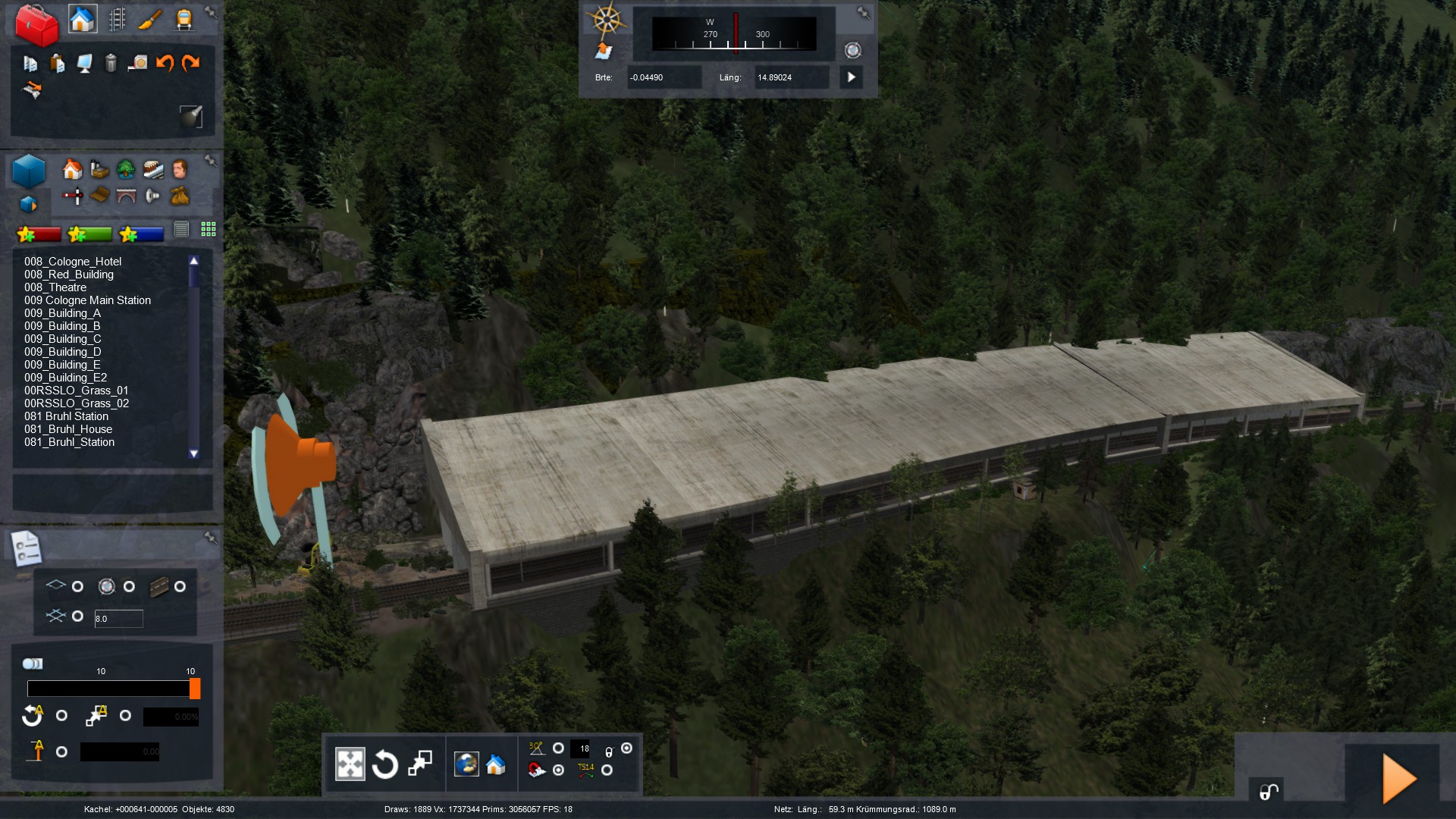Click the orange play button
The height and width of the screenshot is (819, 1456).
(1399, 778)
